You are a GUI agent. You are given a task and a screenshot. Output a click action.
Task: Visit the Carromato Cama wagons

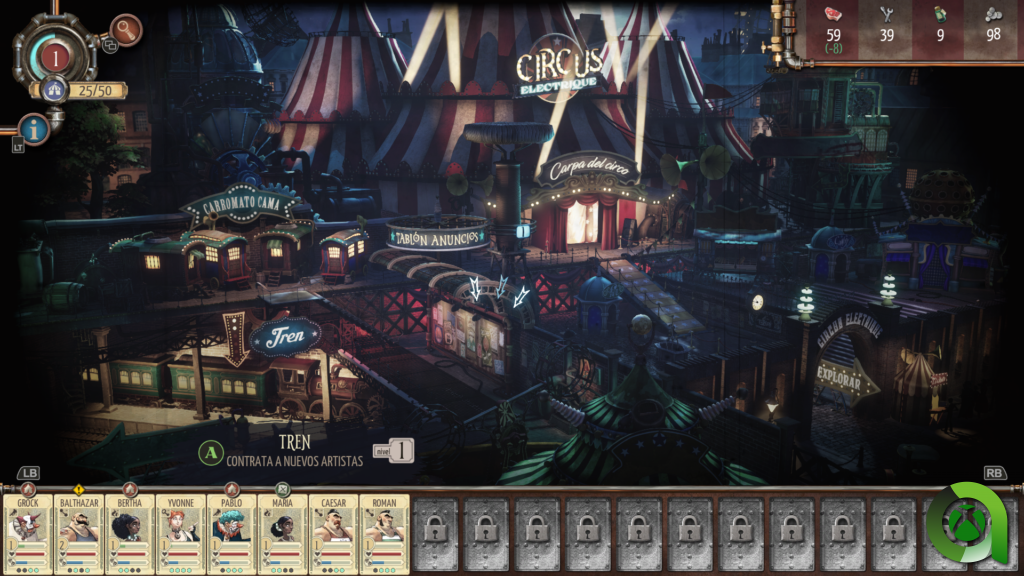(239, 207)
